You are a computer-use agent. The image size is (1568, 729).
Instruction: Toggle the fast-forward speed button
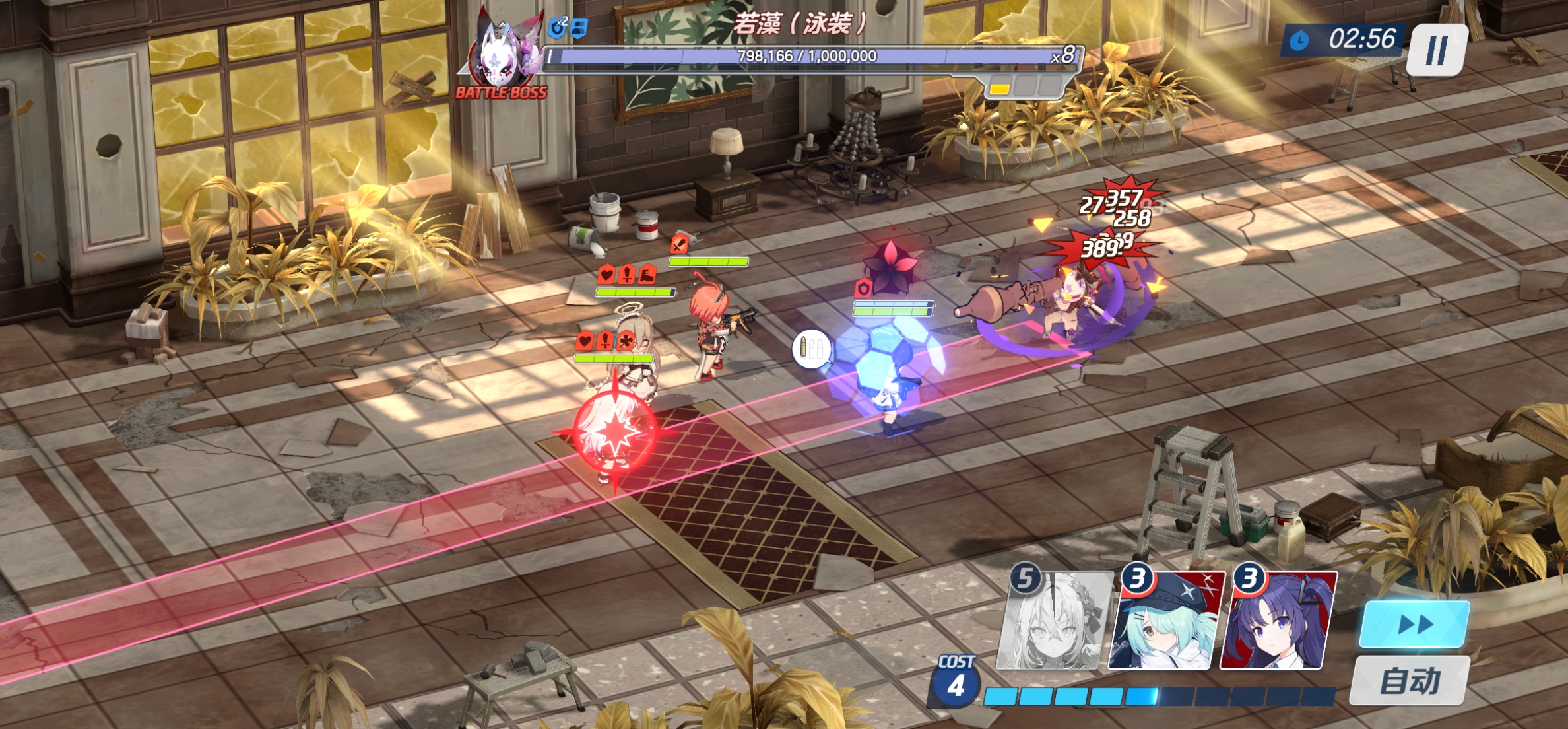pos(1414,624)
